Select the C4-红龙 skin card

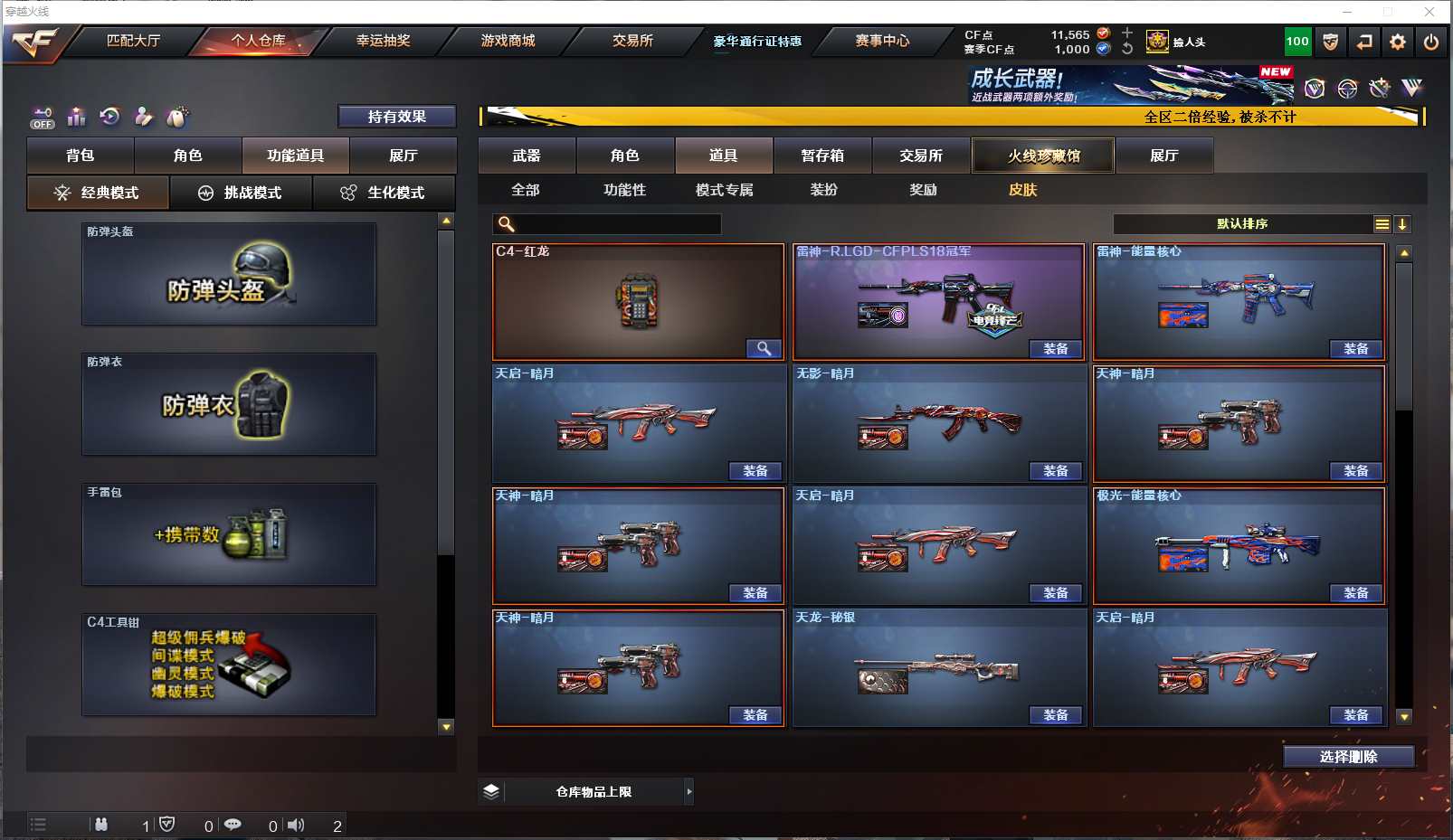click(x=637, y=302)
